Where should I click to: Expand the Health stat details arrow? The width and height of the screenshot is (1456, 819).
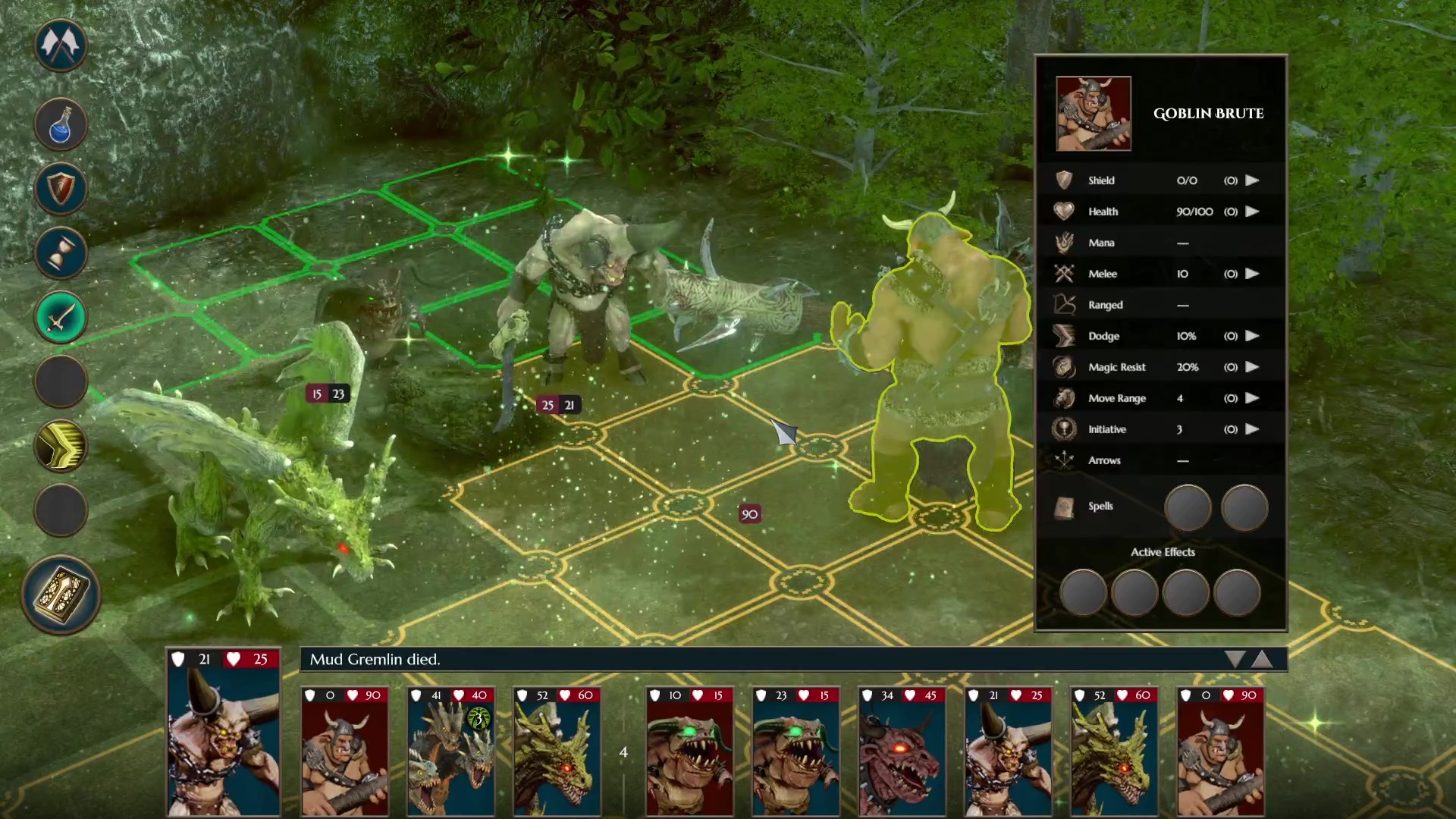pyautogui.click(x=1252, y=212)
